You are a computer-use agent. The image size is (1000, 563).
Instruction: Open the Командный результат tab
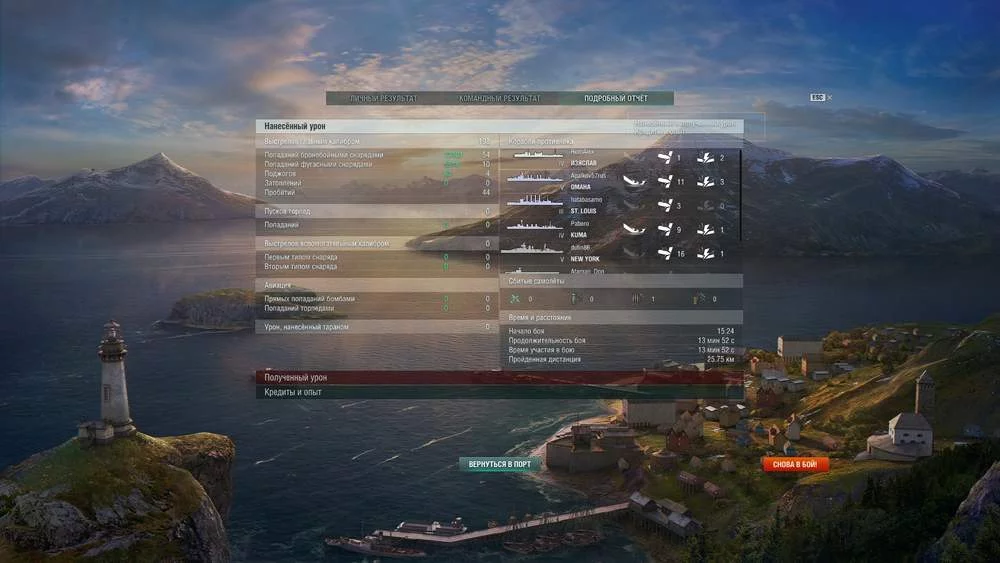point(499,98)
